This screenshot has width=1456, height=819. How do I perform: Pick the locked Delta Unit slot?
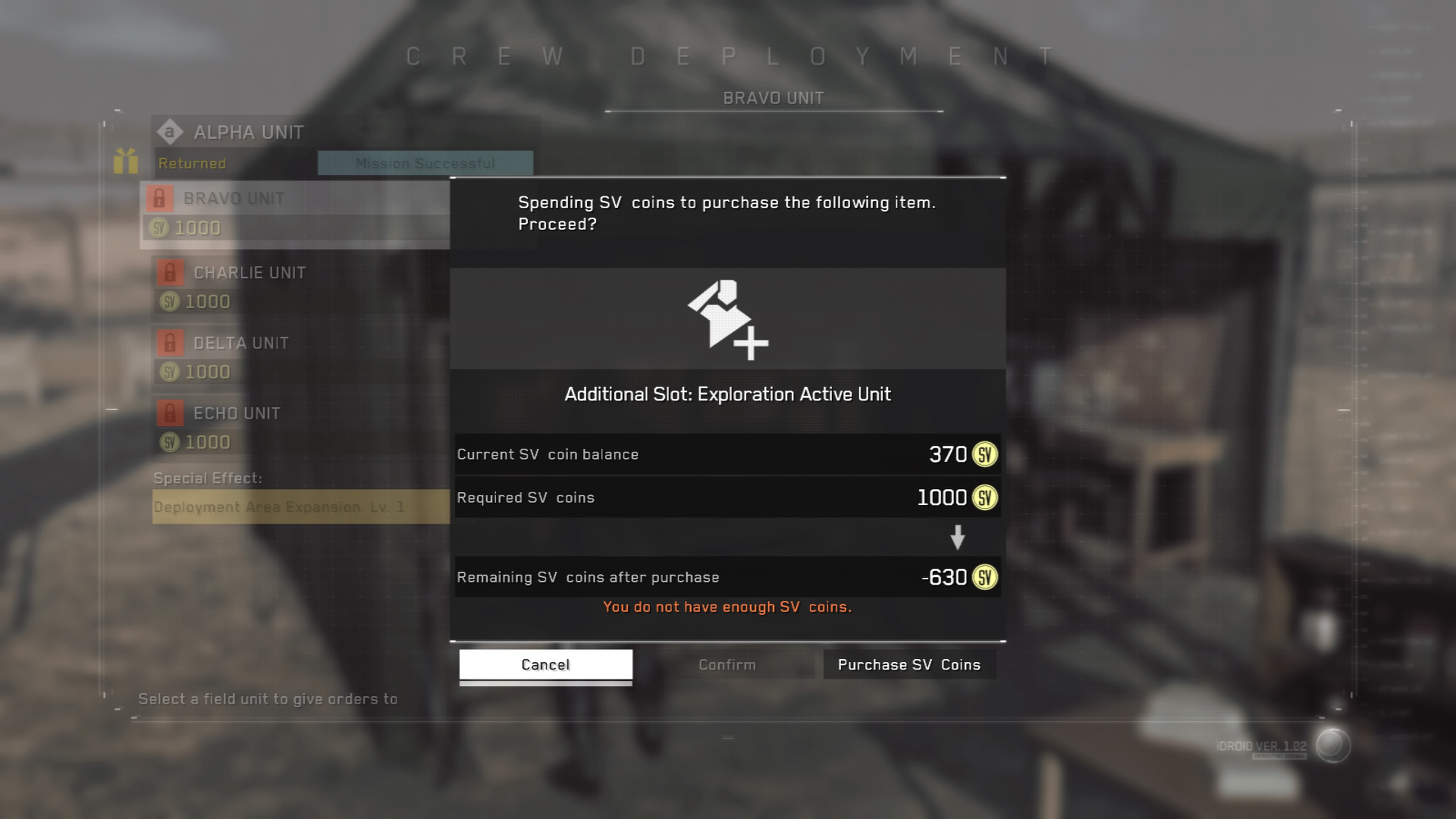241,343
